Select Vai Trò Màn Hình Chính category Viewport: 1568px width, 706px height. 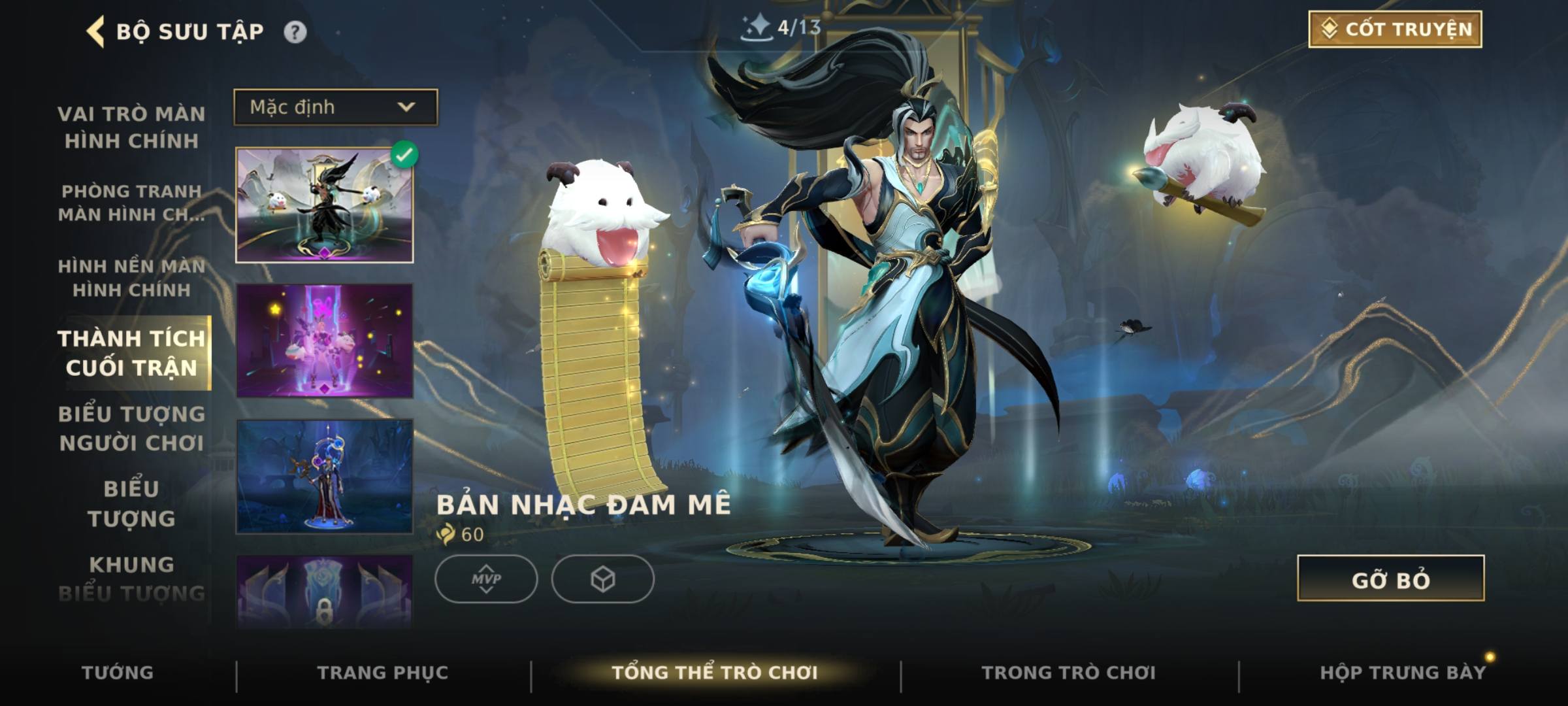(131, 127)
